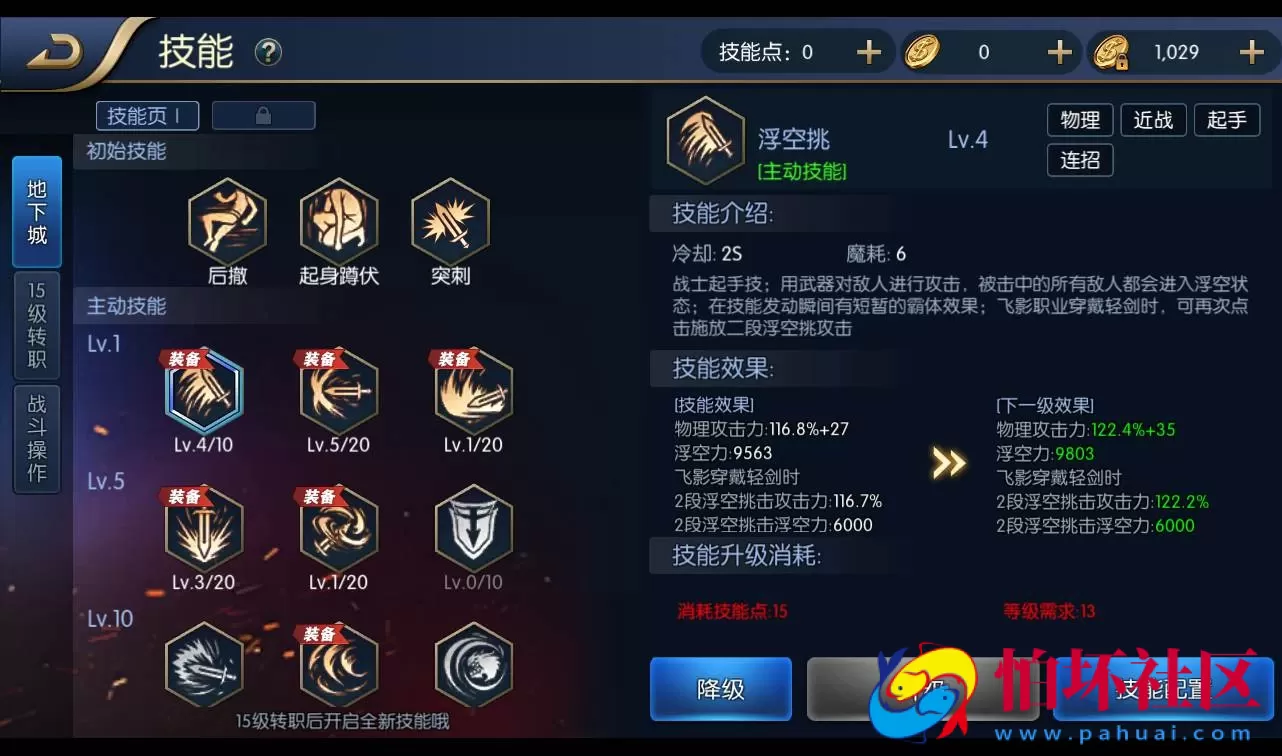Select the 技能页 I page button

[146, 115]
